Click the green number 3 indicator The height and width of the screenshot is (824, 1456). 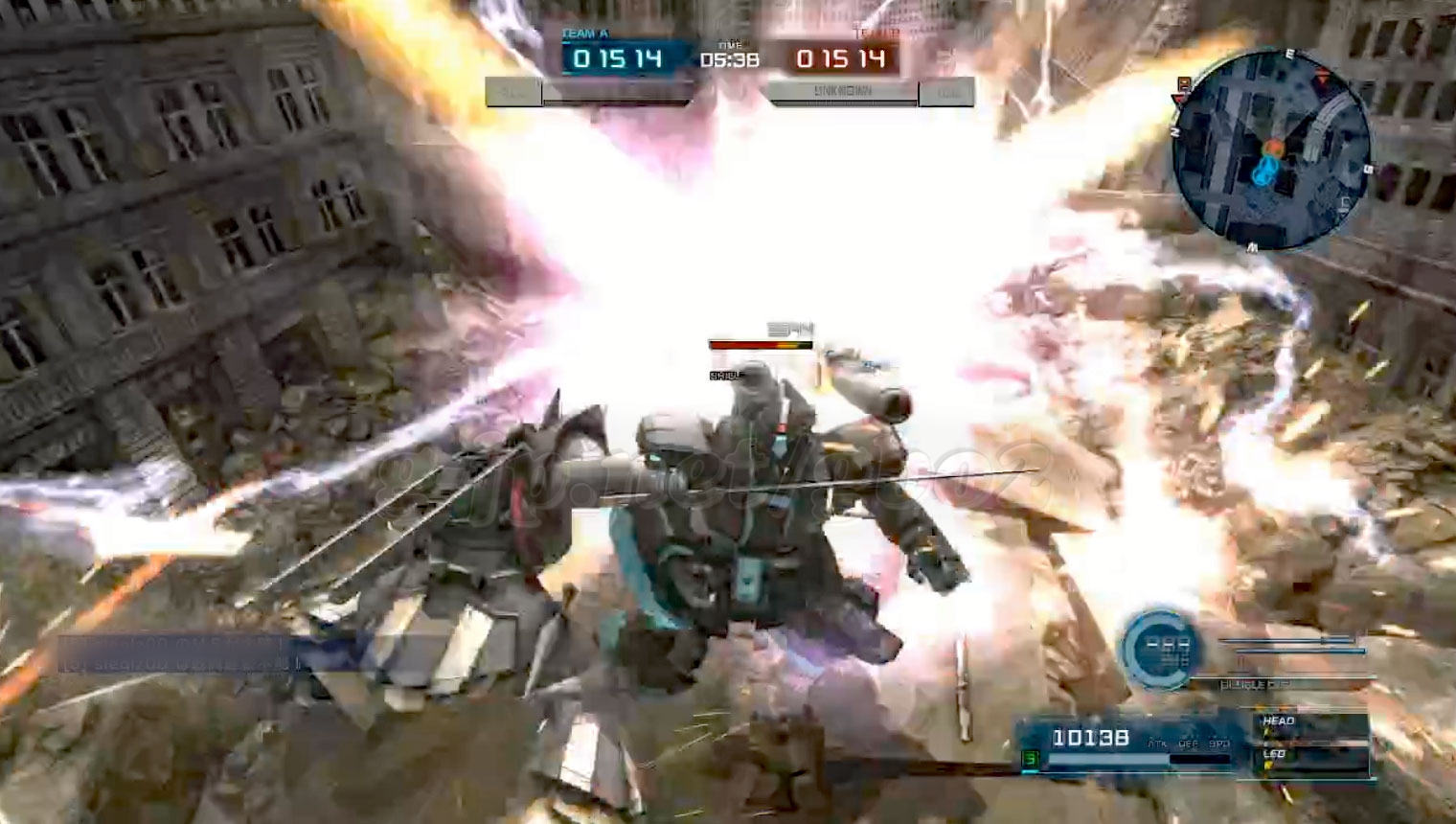1031,759
